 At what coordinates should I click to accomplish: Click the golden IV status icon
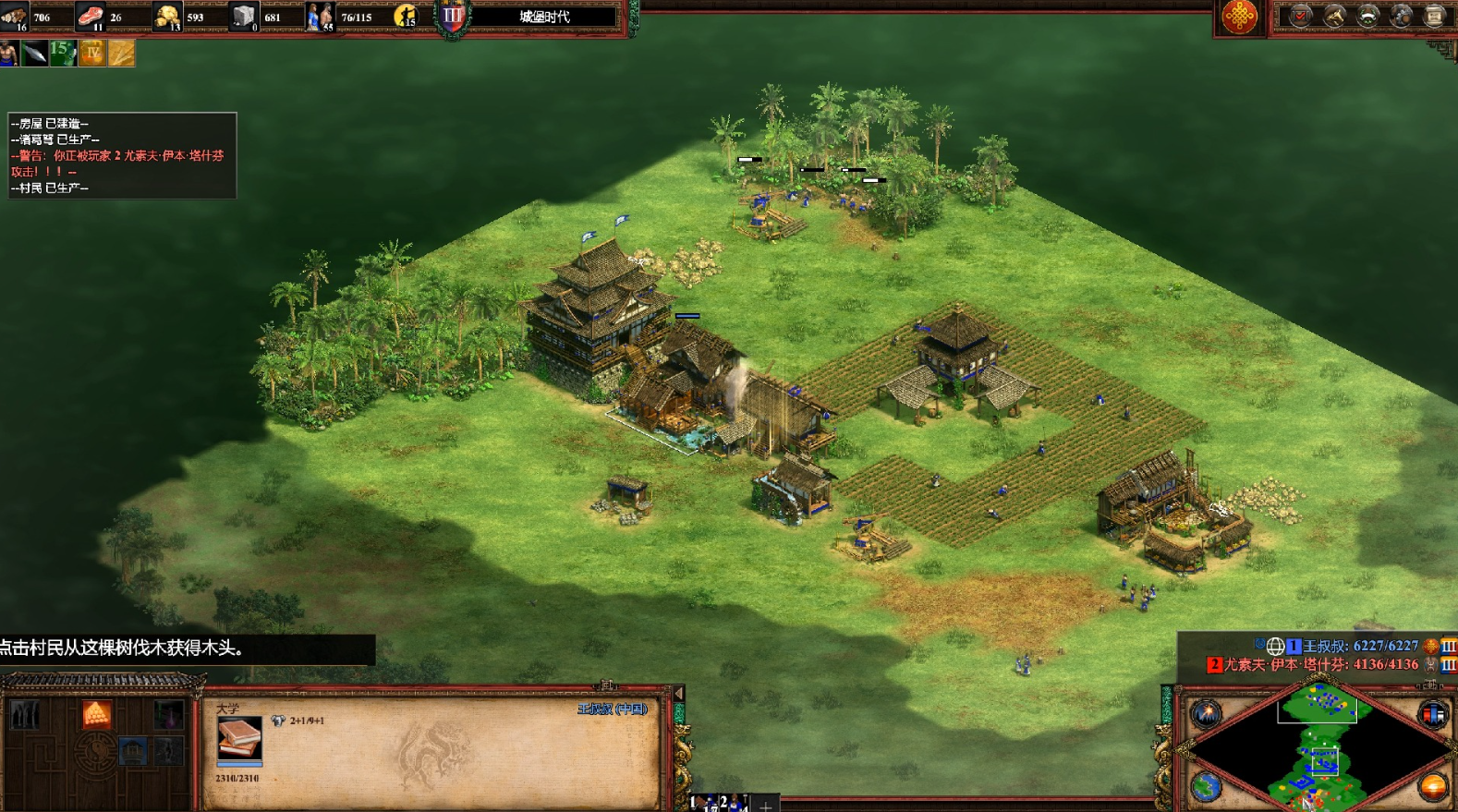click(91, 54)
